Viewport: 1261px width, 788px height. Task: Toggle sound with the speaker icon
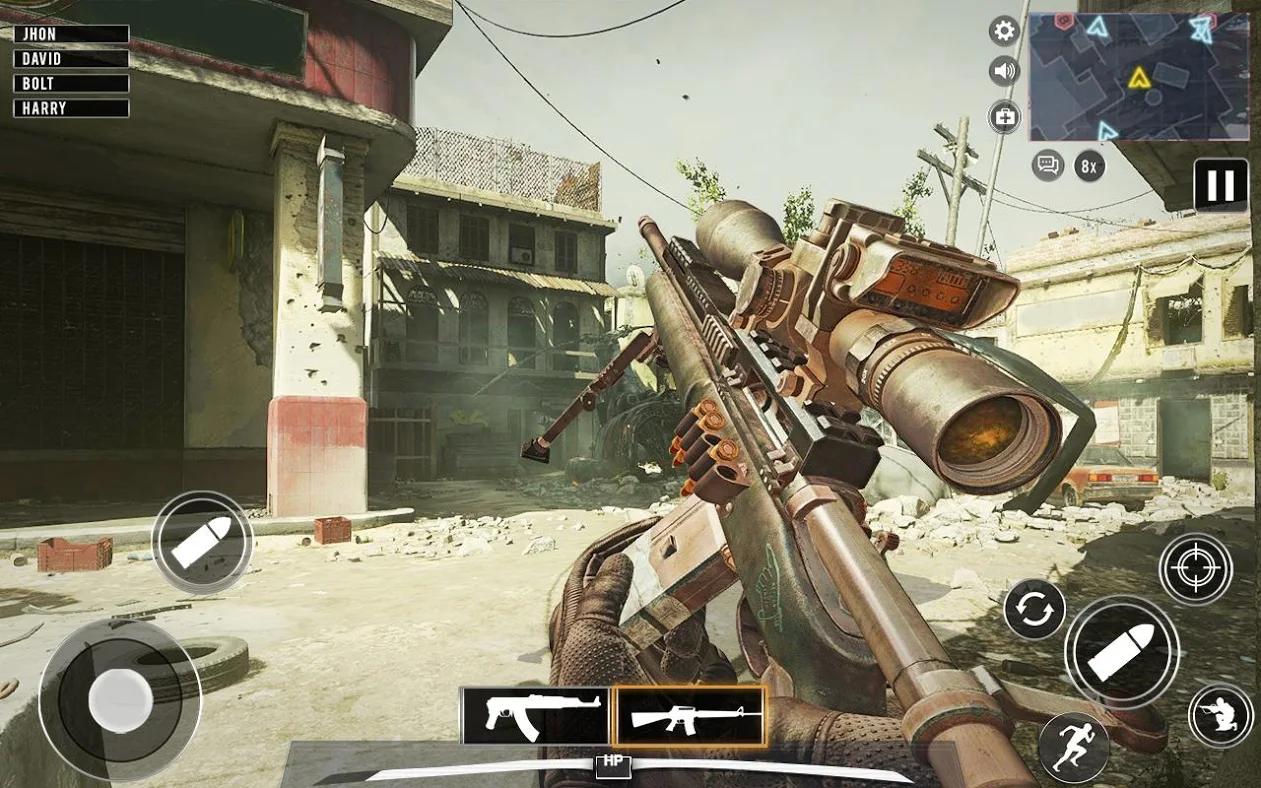coord(1004,71)
